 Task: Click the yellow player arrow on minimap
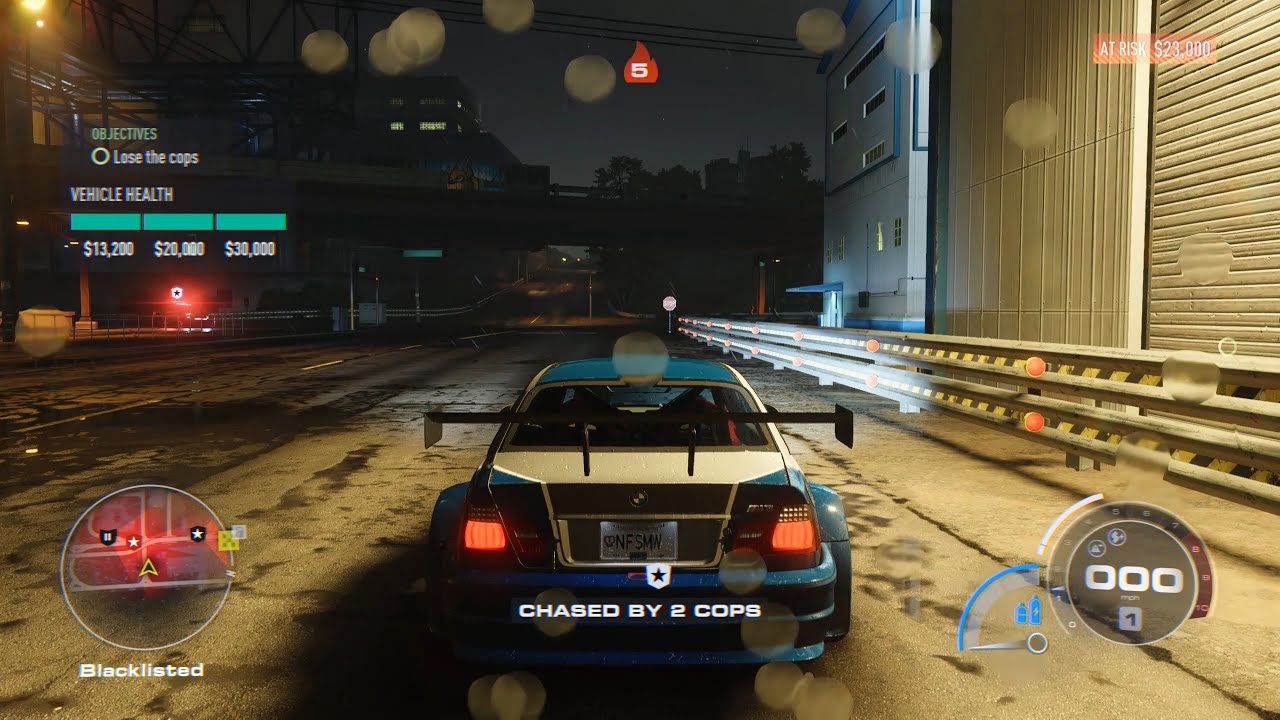coord(148,568)
